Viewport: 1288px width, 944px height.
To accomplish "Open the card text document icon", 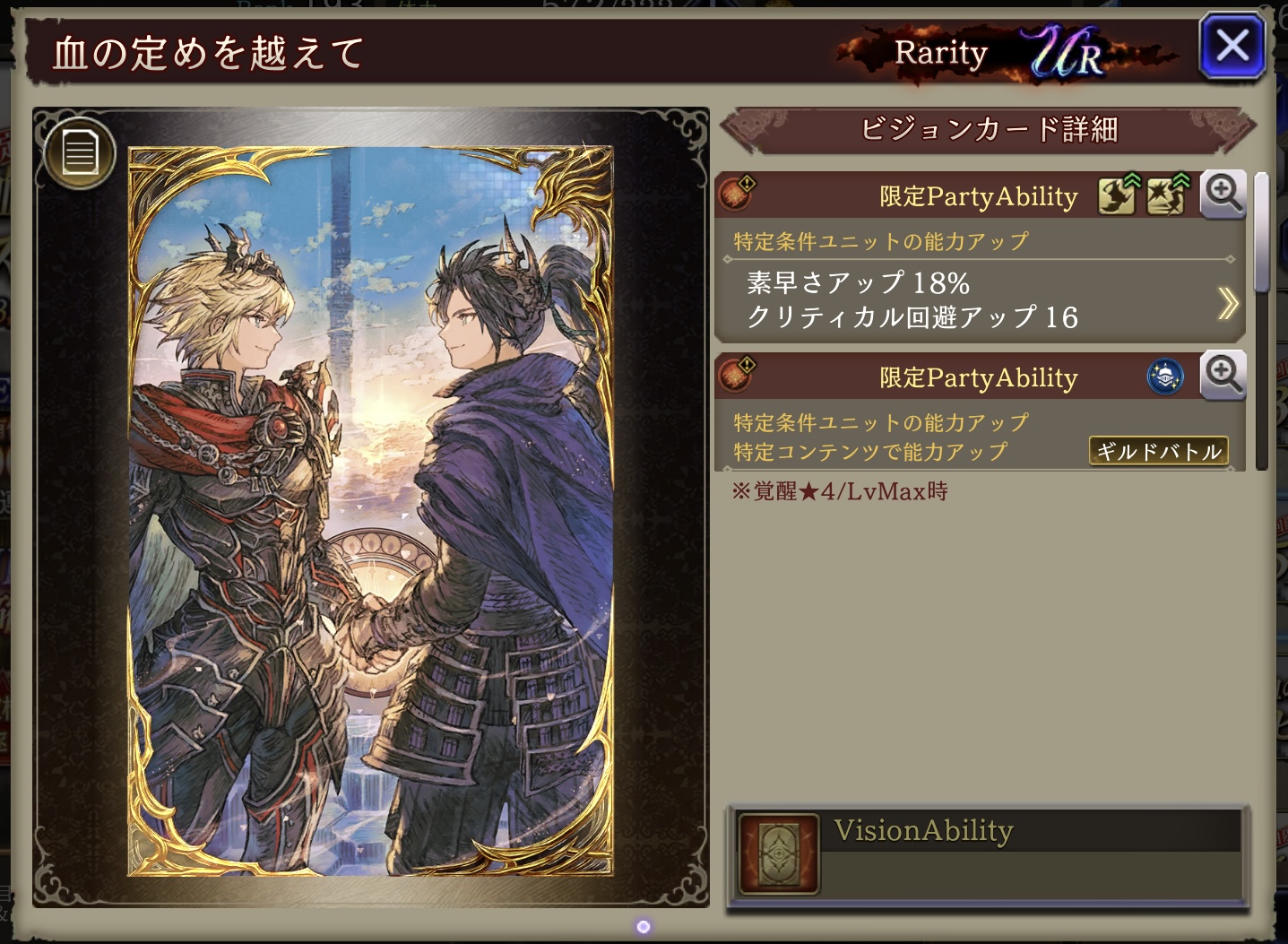I will [x=79, y=152].
